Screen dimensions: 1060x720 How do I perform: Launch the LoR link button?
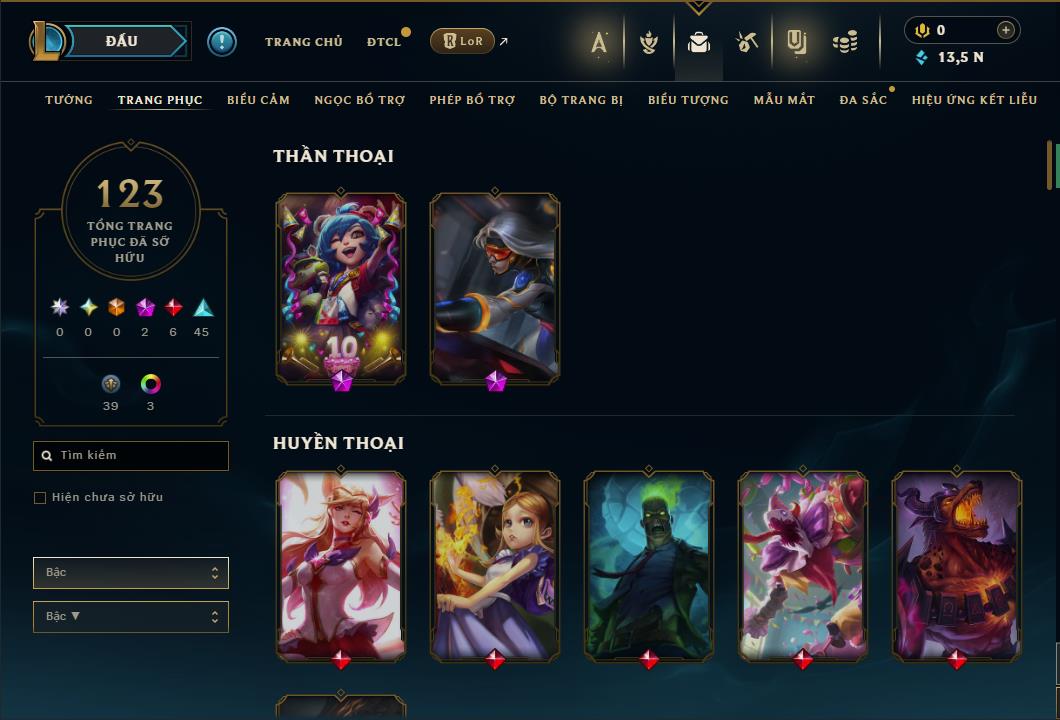point(462,41)
